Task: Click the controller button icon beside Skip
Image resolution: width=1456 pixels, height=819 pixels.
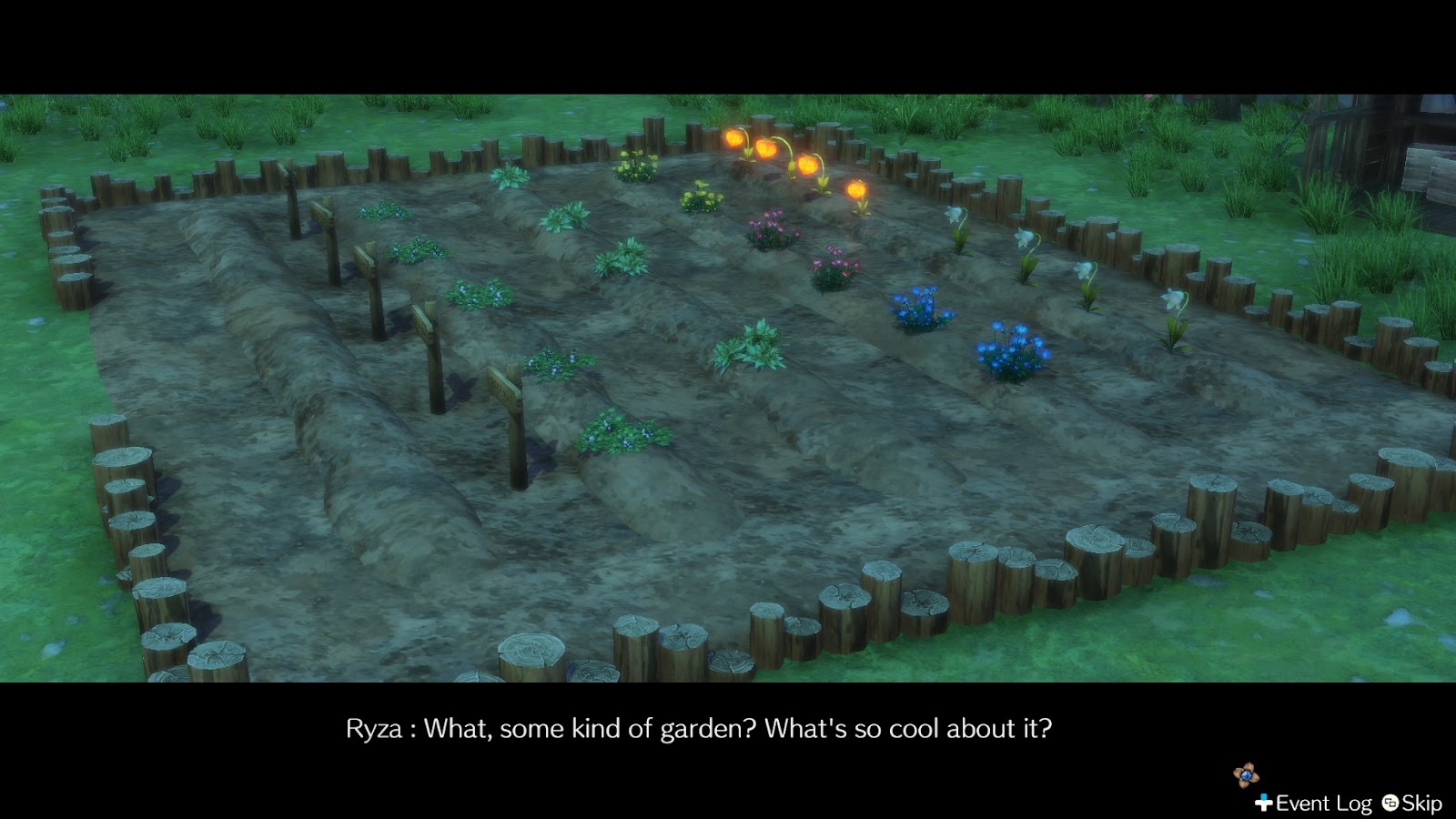Action: tap(1389, 804)
